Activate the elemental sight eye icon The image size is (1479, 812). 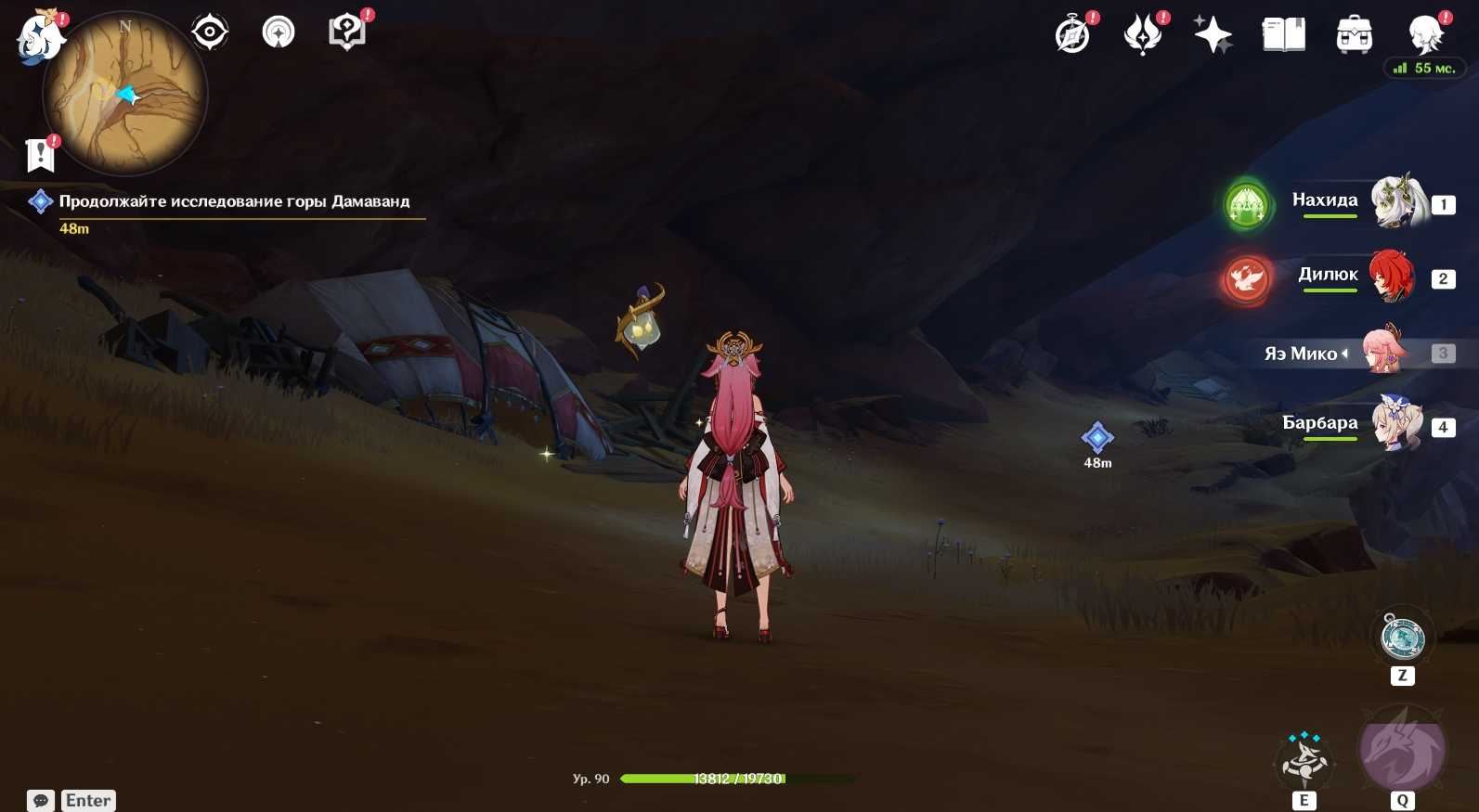click(x=210, y=32)
